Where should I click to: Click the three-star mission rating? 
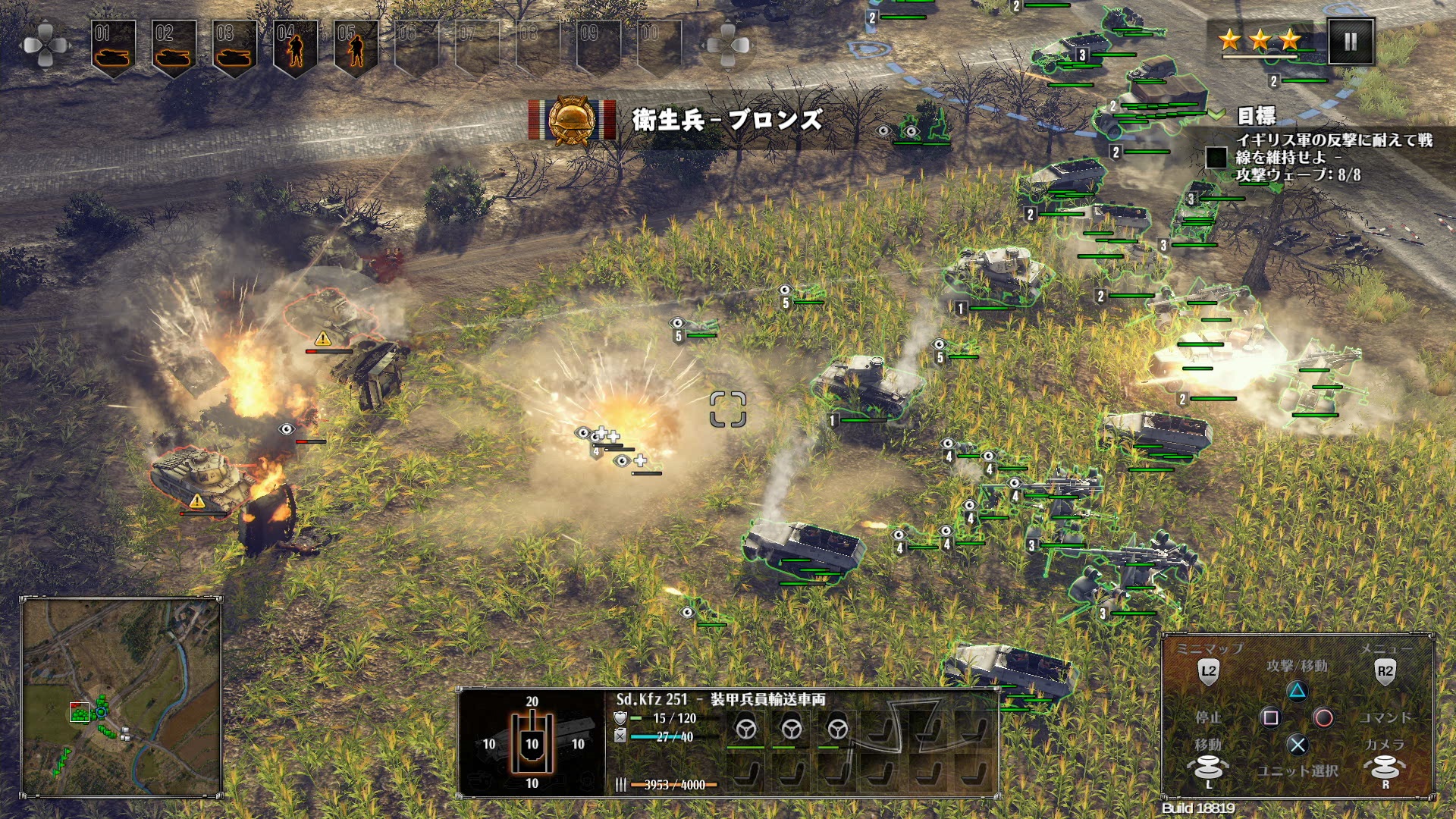[x=1260, y=40]
